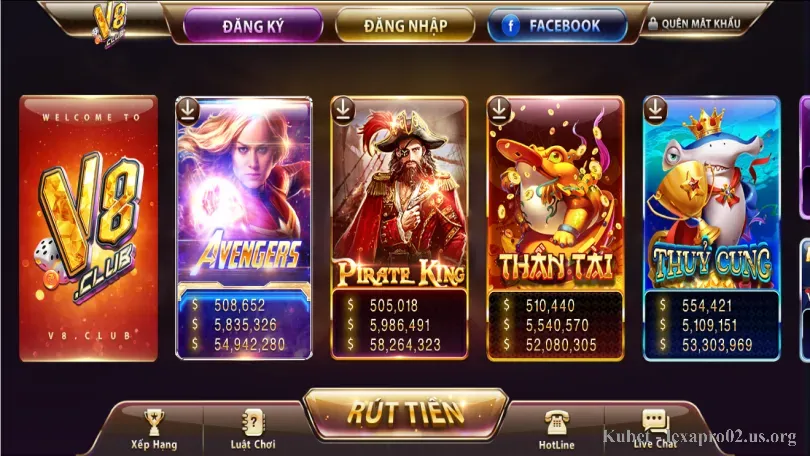Open the Đăng Ký registration form
This screenshot has width=810, height=456.
(x=253, y=25)
